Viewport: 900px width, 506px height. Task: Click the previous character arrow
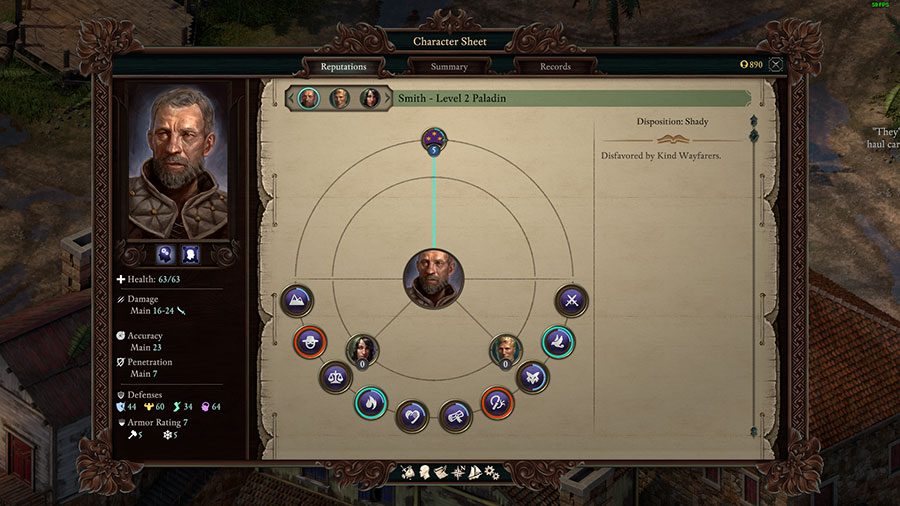tap(290, 98)
